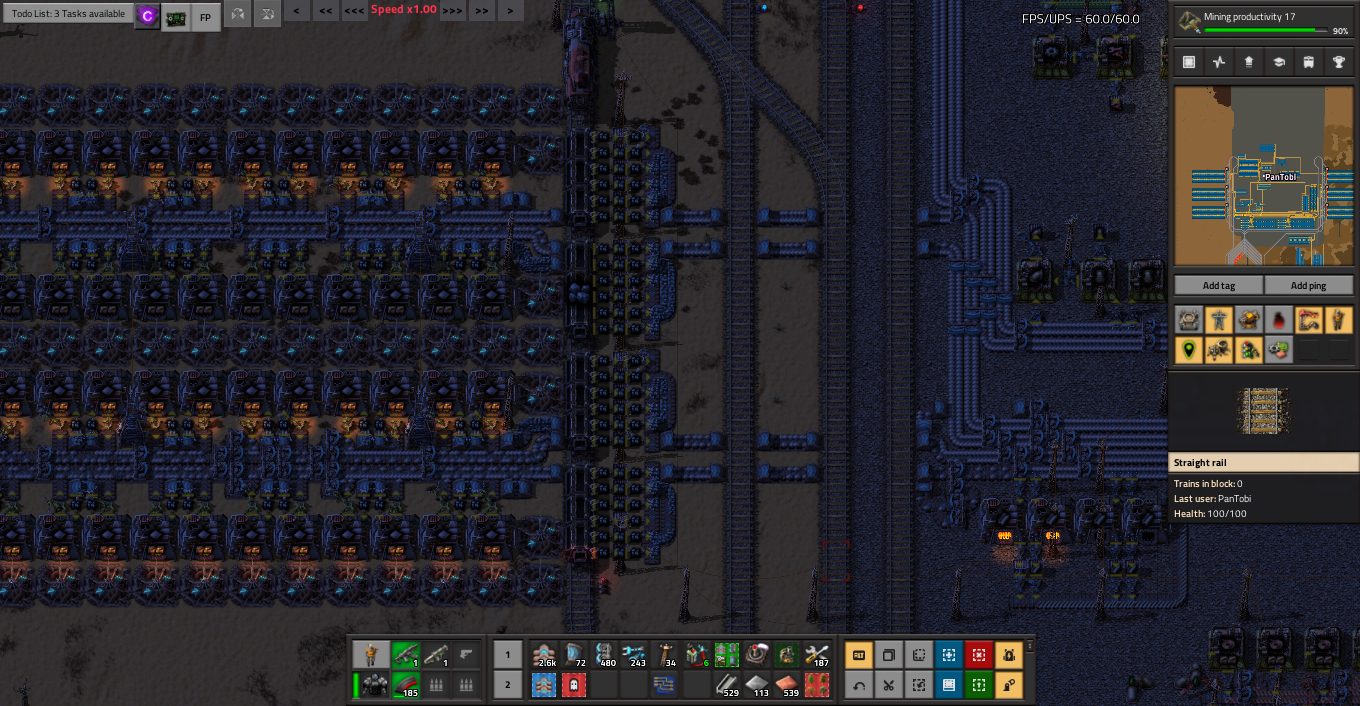This screenshot has width=1360, height=706.
Task: Select quickbar row 1 button
Action: (x=507, y=656)
